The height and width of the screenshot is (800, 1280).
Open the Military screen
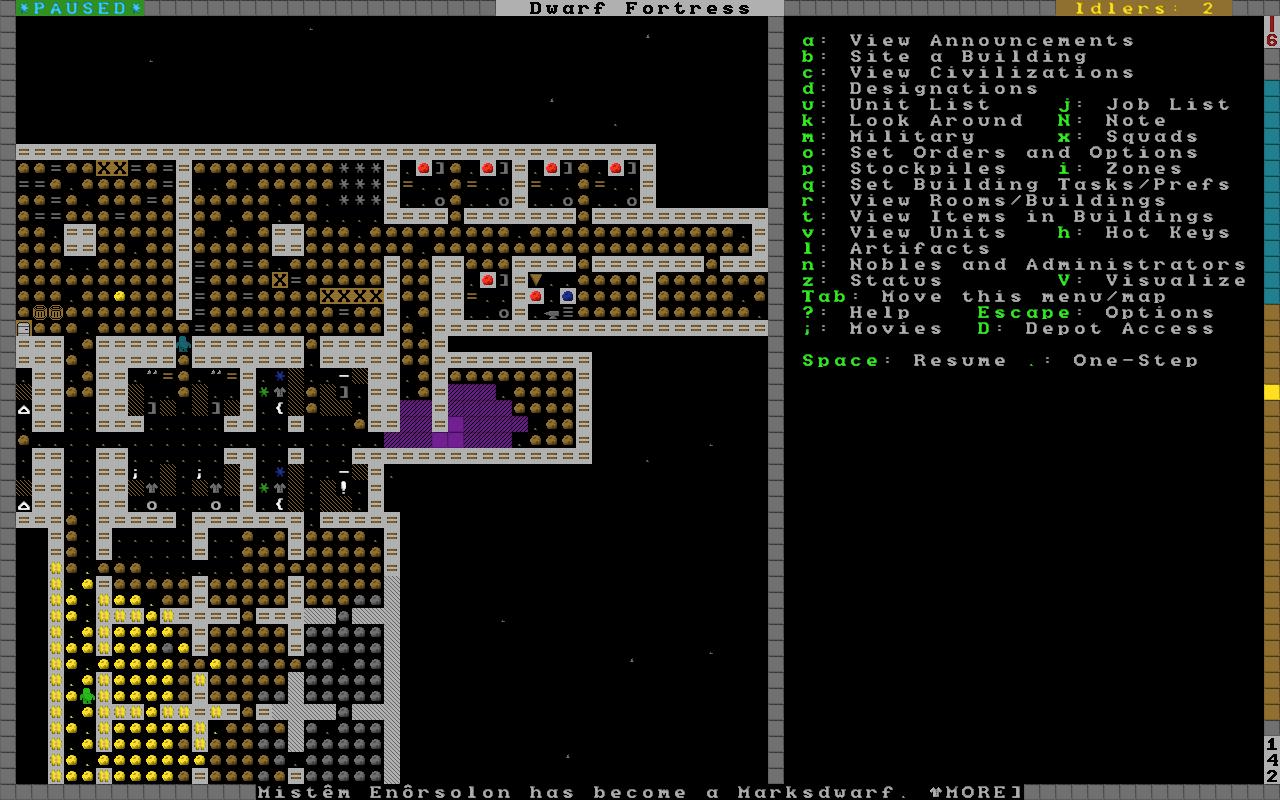pos(912,137)
